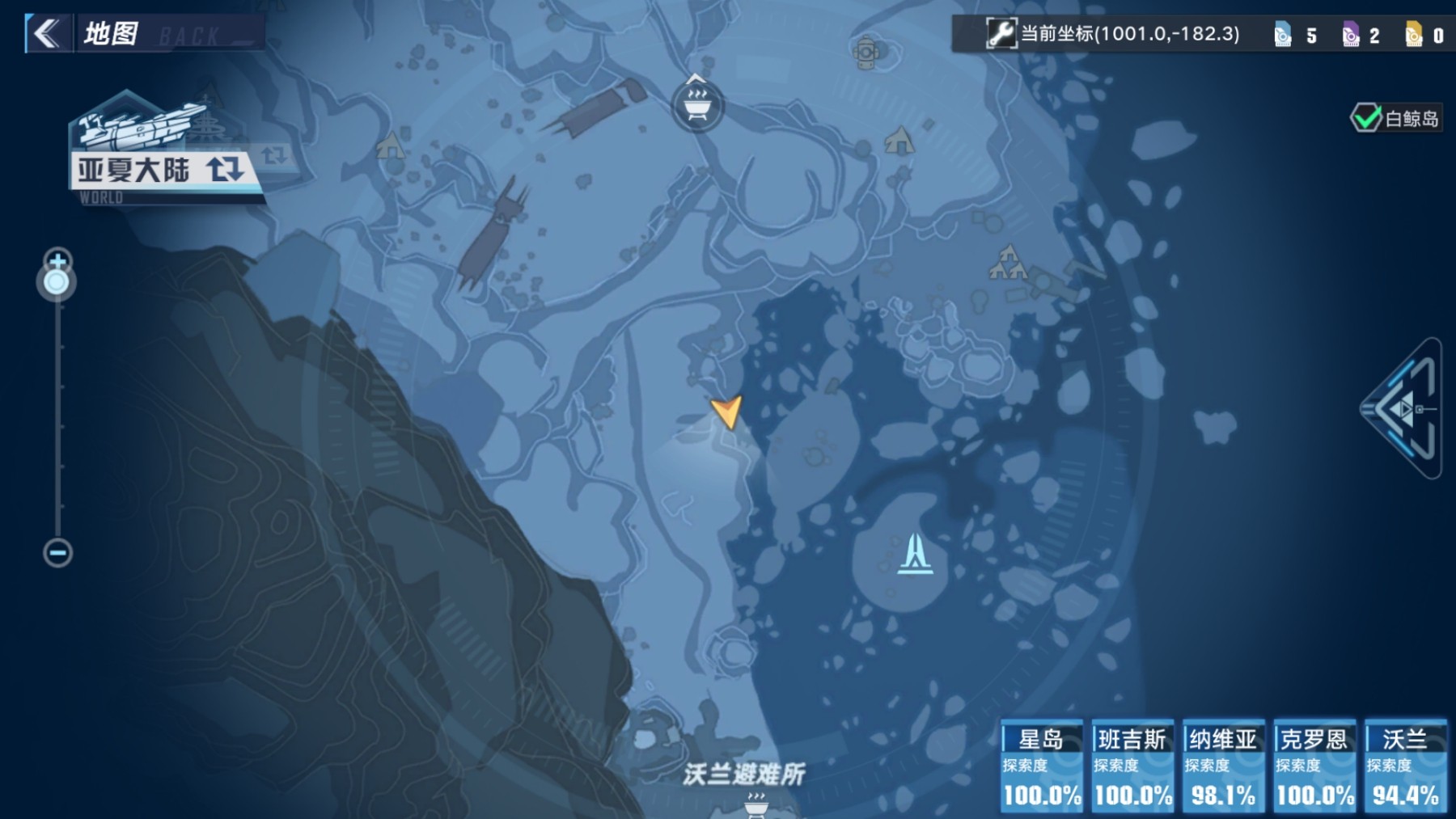Select the 星岛 exploration panel

click(1042, 765)
